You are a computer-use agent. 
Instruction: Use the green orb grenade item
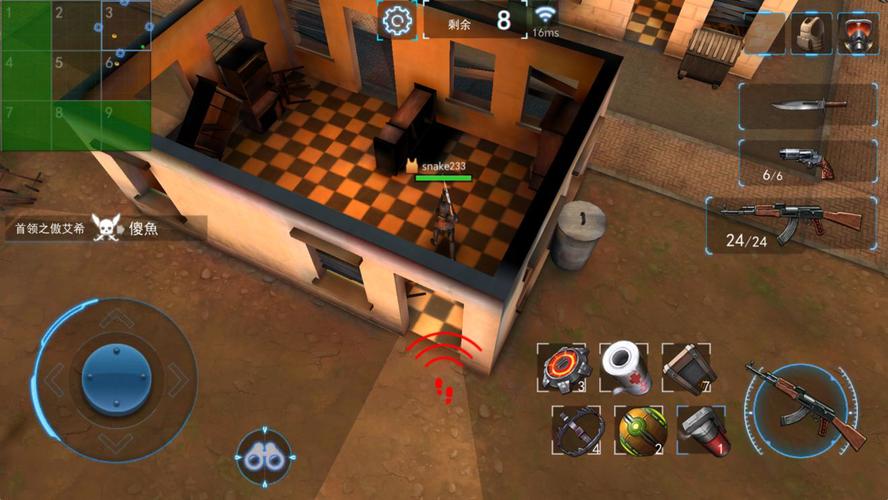point(640,431)
